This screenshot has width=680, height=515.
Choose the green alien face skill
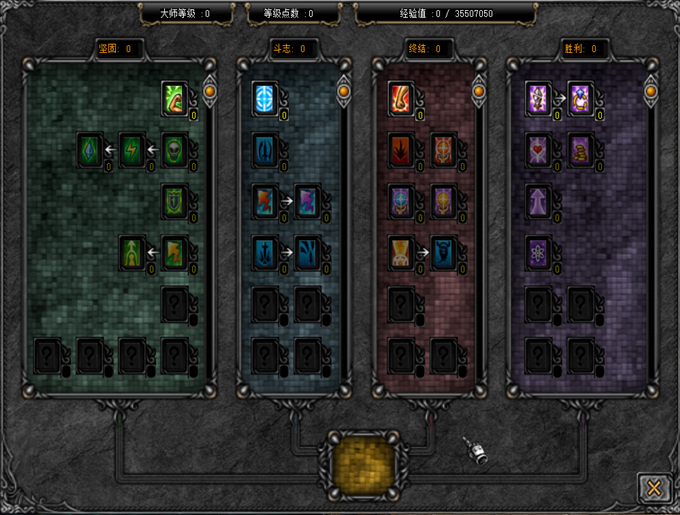click(175, 150)
